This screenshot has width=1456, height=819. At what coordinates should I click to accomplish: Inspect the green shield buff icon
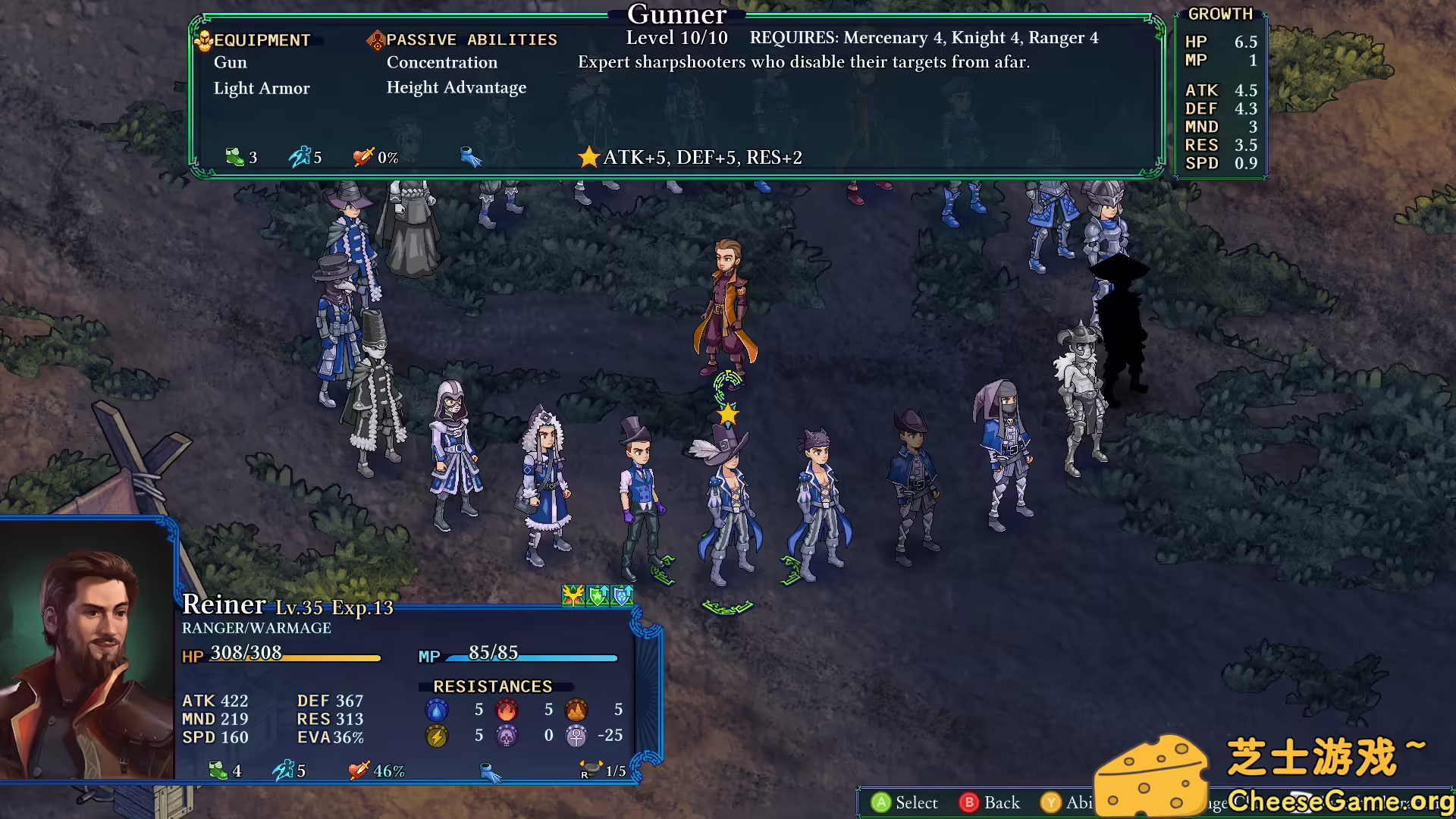tap(598, 596)
